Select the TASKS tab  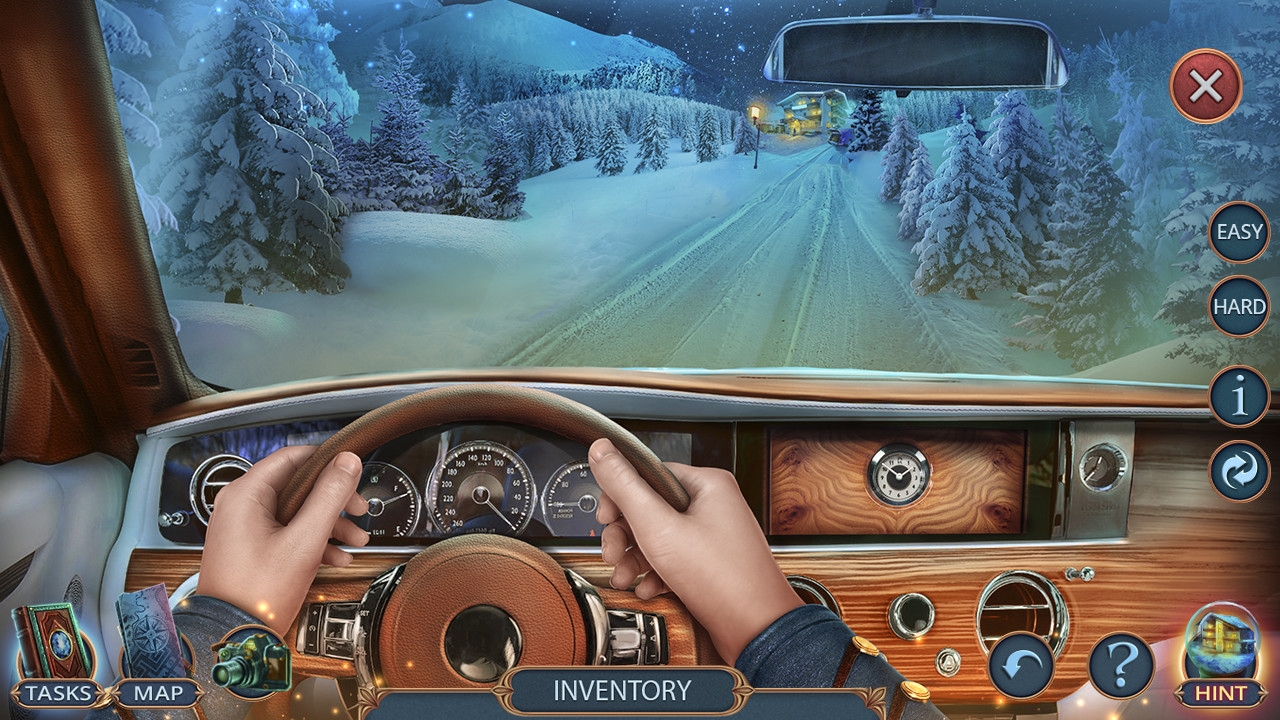pyautogui.click(x=60, y=692)
